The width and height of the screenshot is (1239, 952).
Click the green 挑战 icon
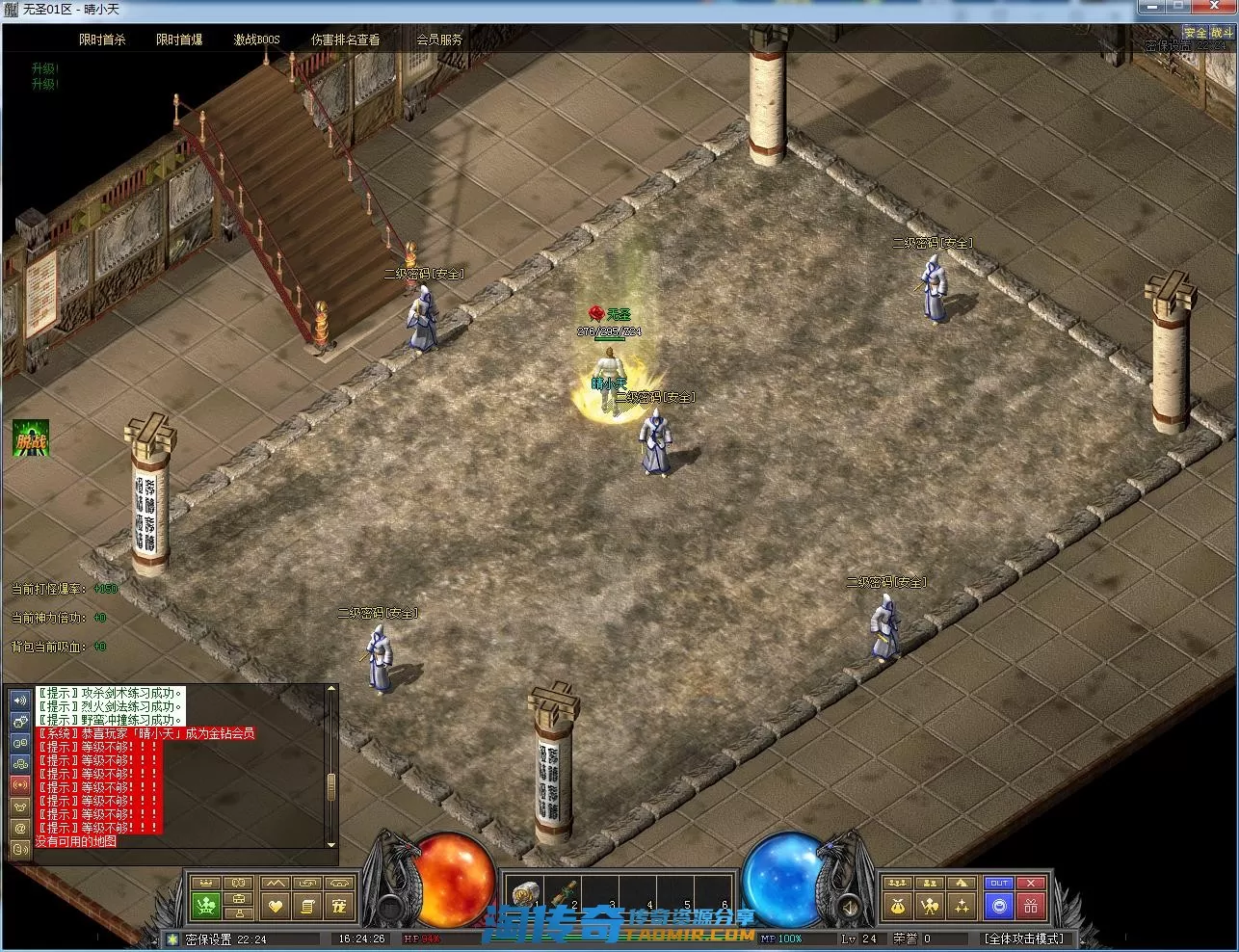click(31, 438)
